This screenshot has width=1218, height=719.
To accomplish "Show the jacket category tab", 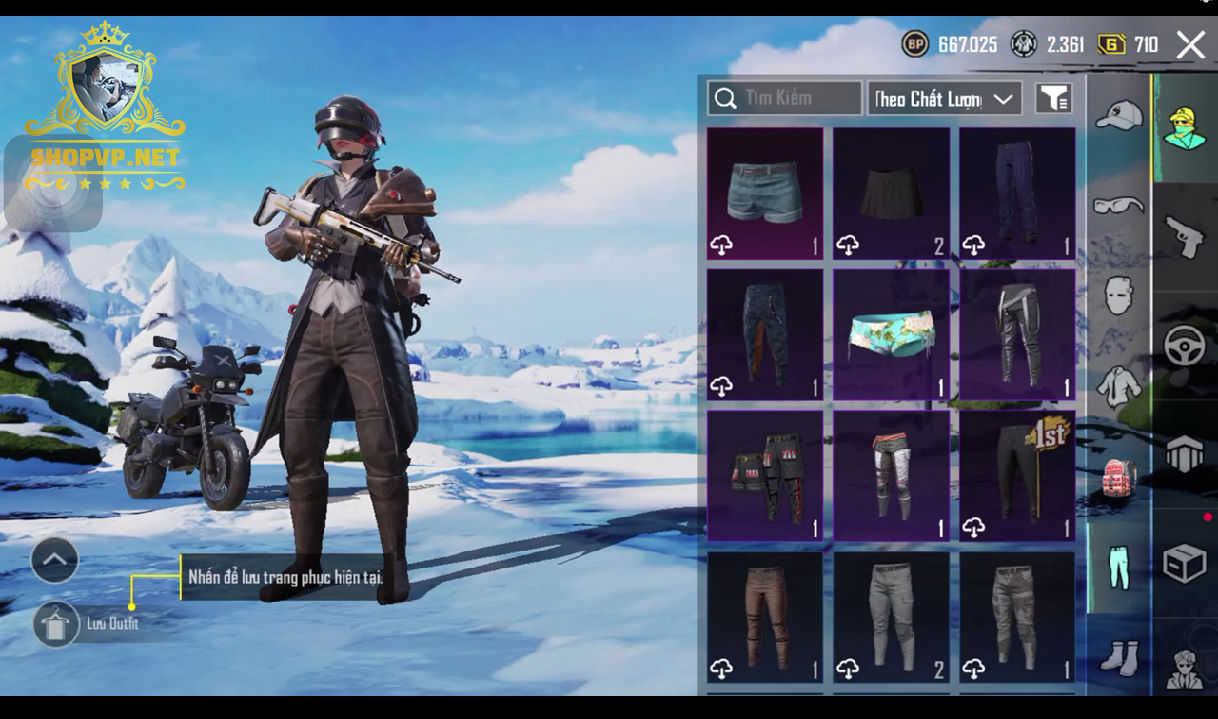I will coord(1119,385).
